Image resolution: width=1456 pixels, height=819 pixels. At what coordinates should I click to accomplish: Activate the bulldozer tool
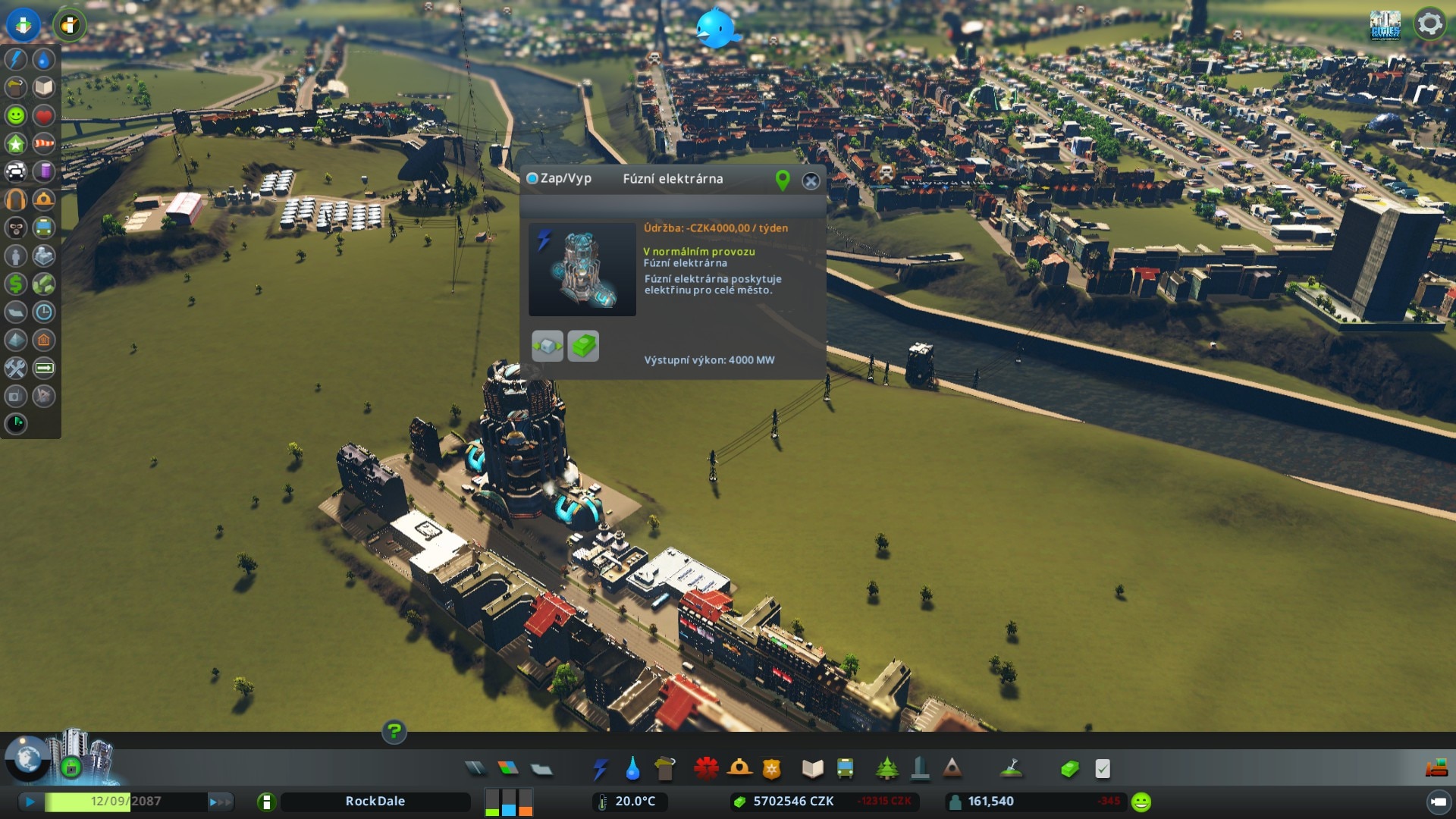click(1436, 769)
